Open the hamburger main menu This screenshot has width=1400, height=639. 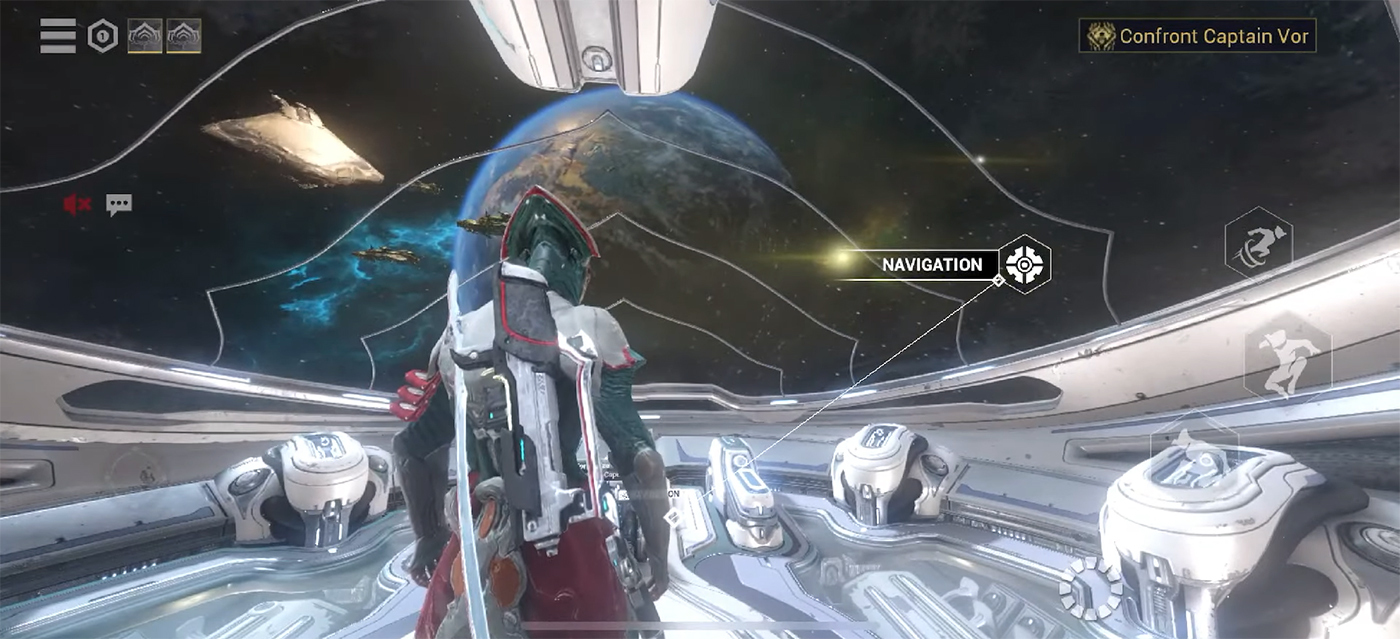(58, 36)
